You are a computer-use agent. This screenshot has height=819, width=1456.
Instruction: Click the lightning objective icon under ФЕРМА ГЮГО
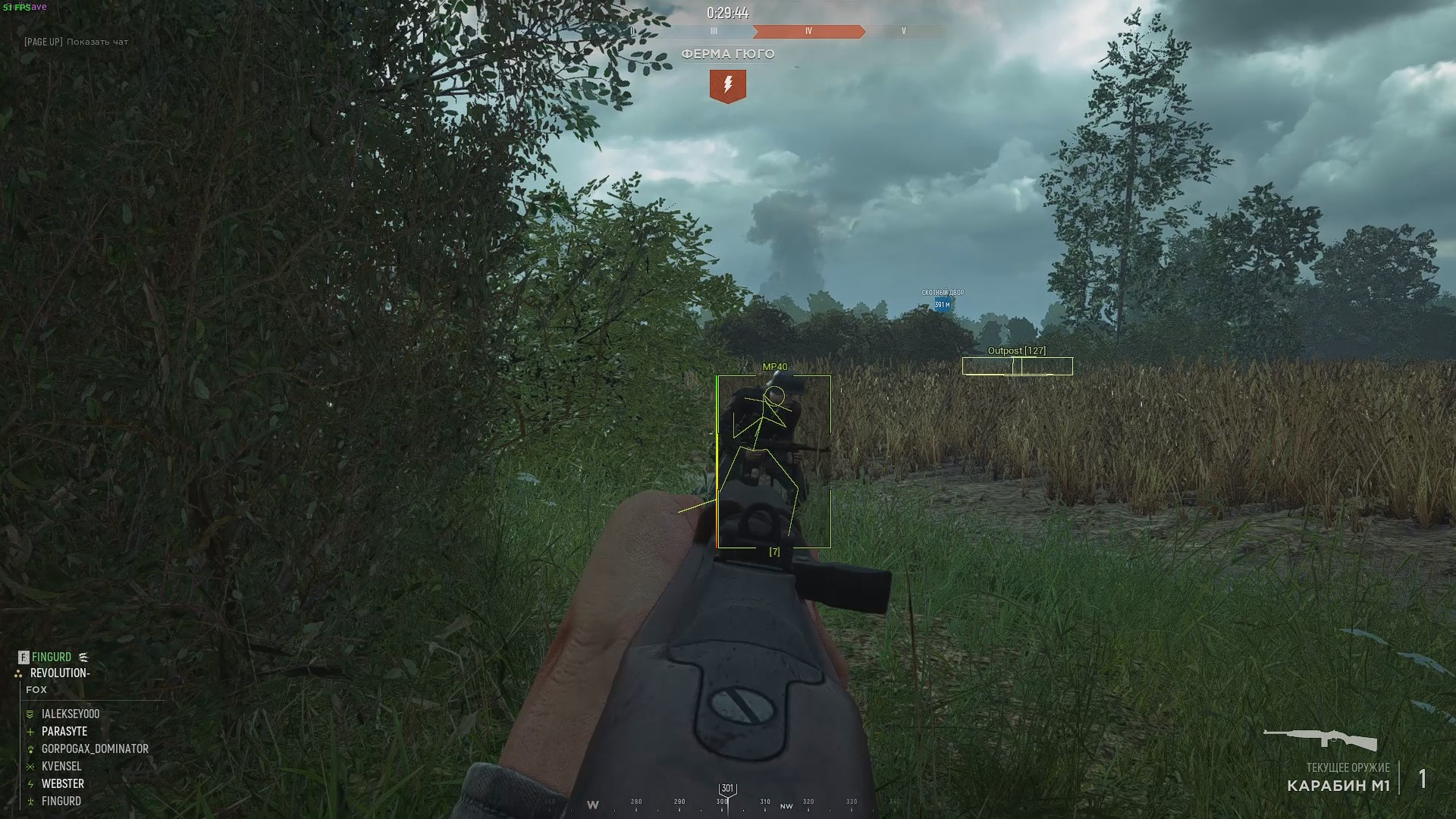click(728, 85)
